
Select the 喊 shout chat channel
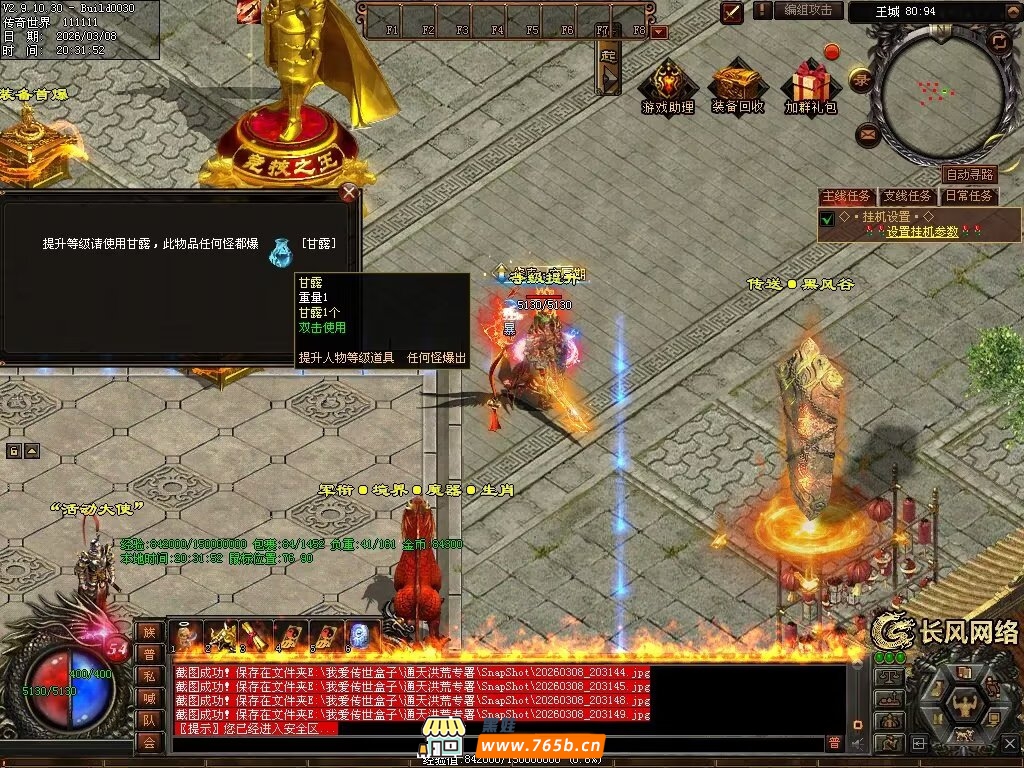tap(149, 697)
